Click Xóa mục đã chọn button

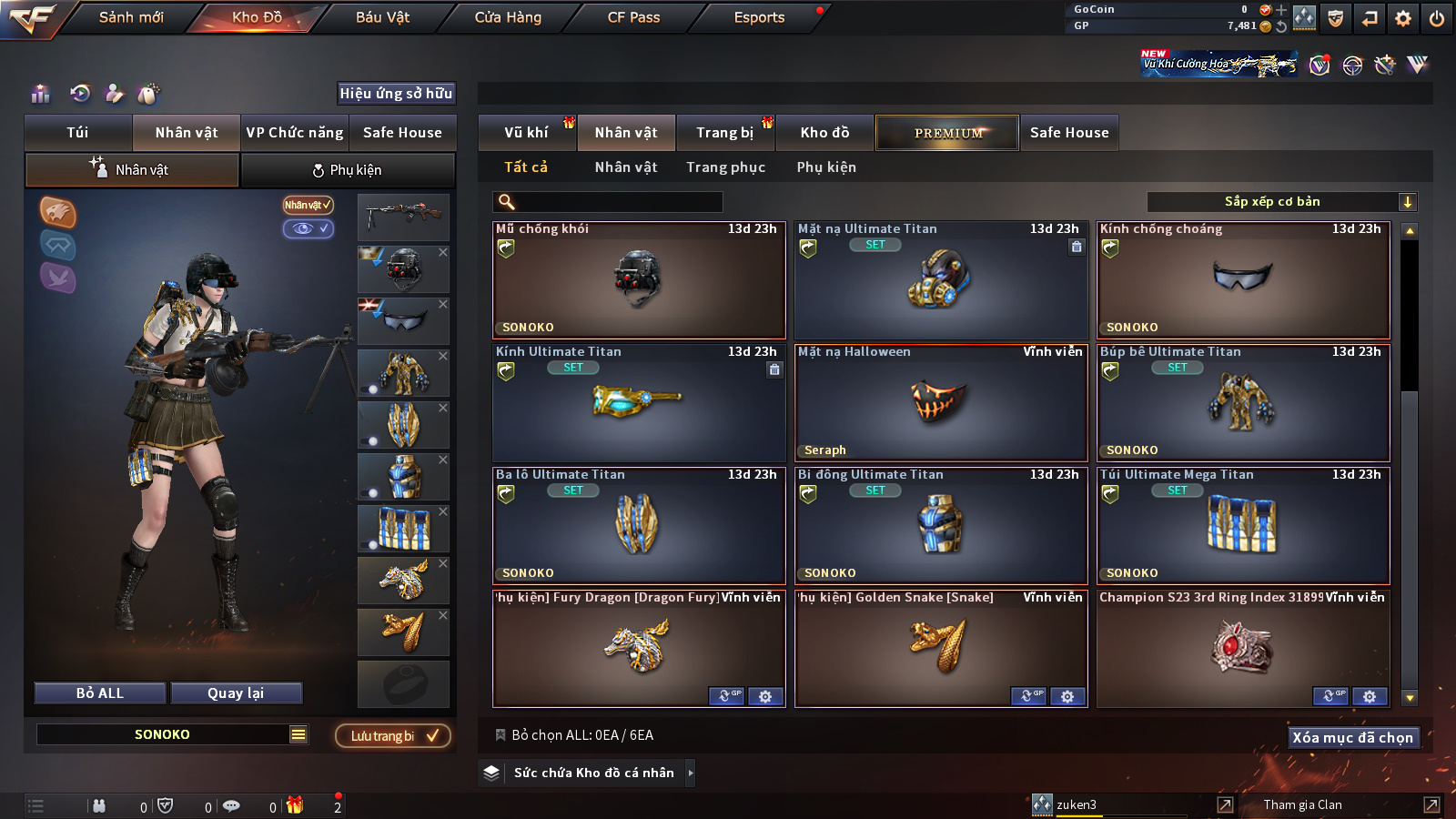(1352, 737)
